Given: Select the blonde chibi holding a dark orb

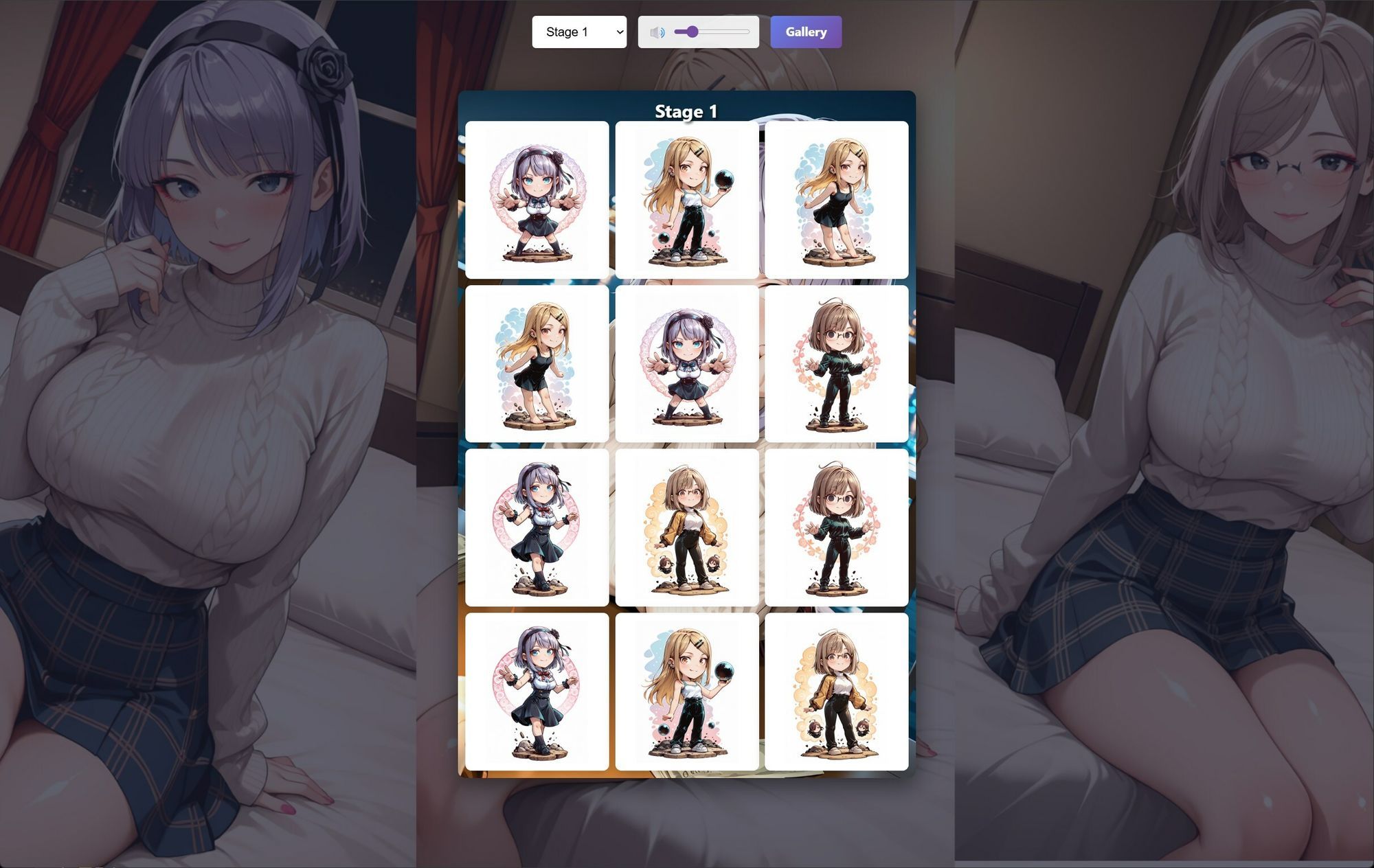Looking at the screenshot, I should tap(687, 198).
